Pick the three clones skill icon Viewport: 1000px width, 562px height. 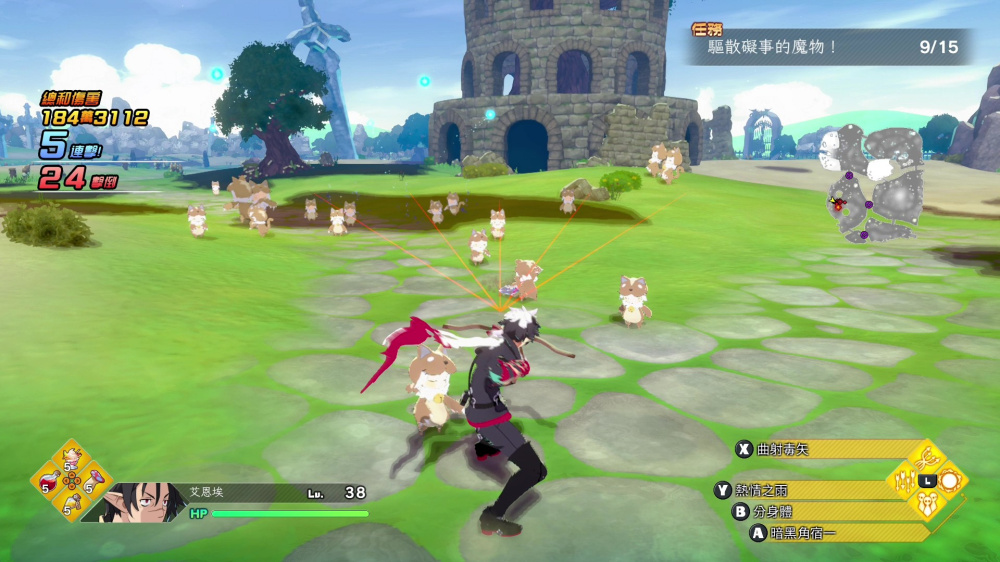tap(925, 503)
